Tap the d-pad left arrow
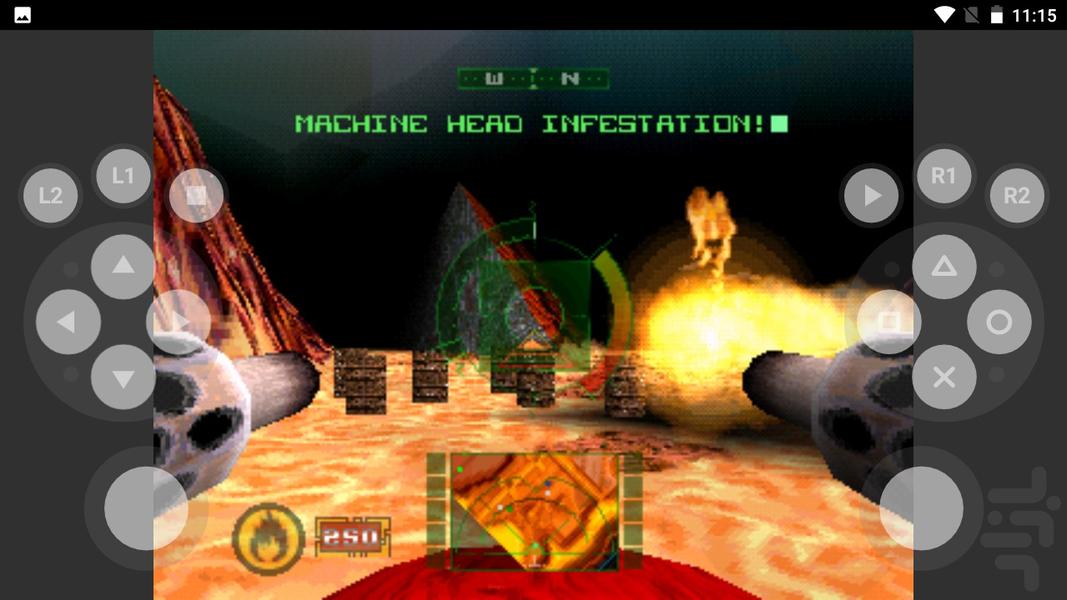Image resolution: width=1067 pixels, height=600 pixels. [68, 322]
